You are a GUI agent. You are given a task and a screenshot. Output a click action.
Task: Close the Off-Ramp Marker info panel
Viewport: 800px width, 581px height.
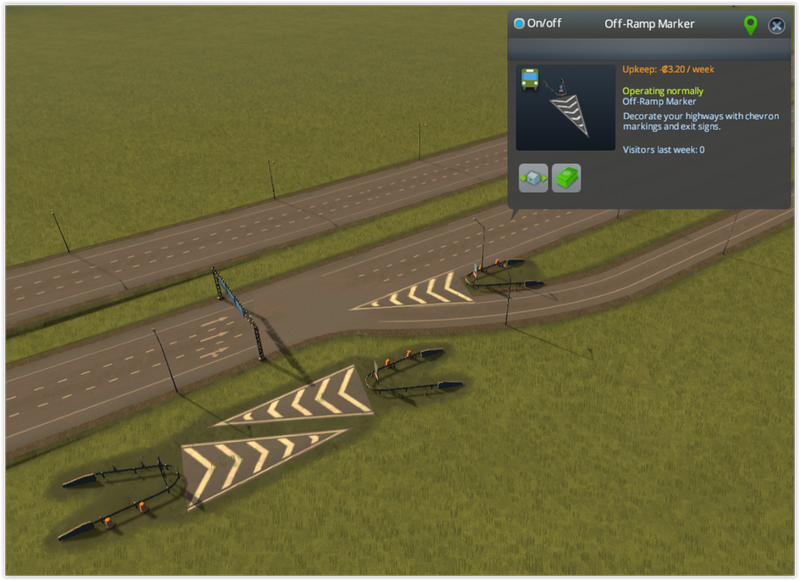(776, 25)
